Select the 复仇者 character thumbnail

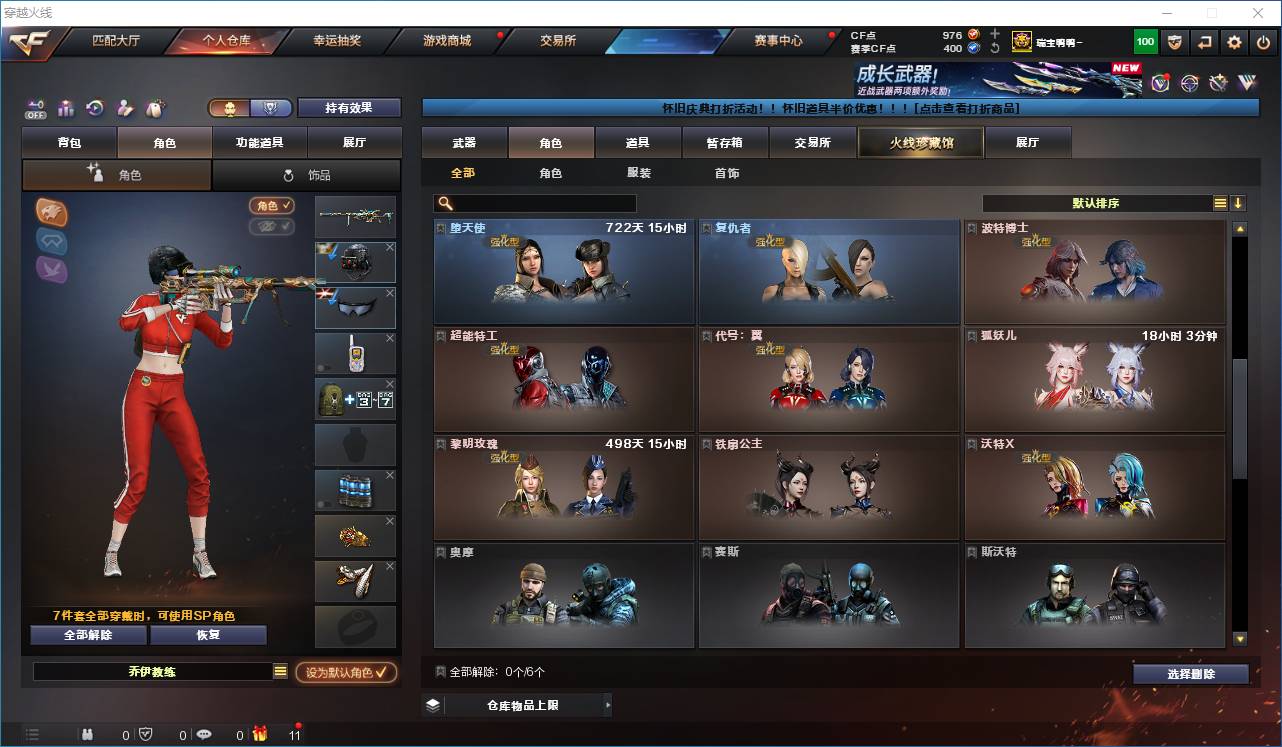coord(828,272)
